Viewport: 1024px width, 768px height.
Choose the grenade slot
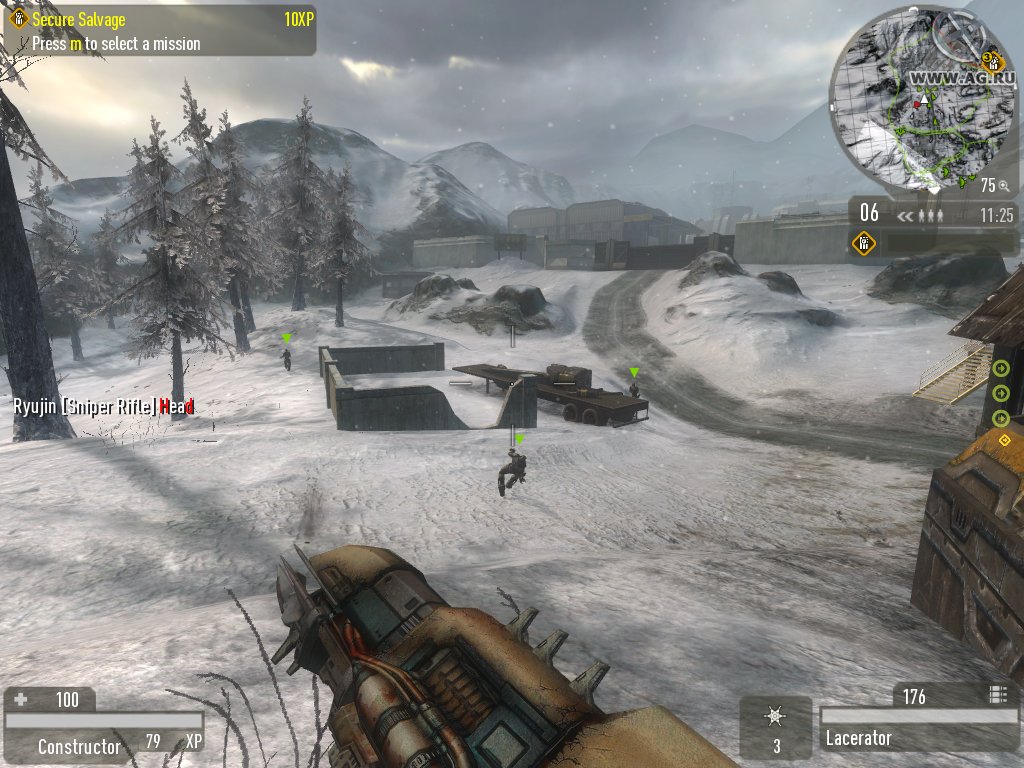click(x=776, y=727)
